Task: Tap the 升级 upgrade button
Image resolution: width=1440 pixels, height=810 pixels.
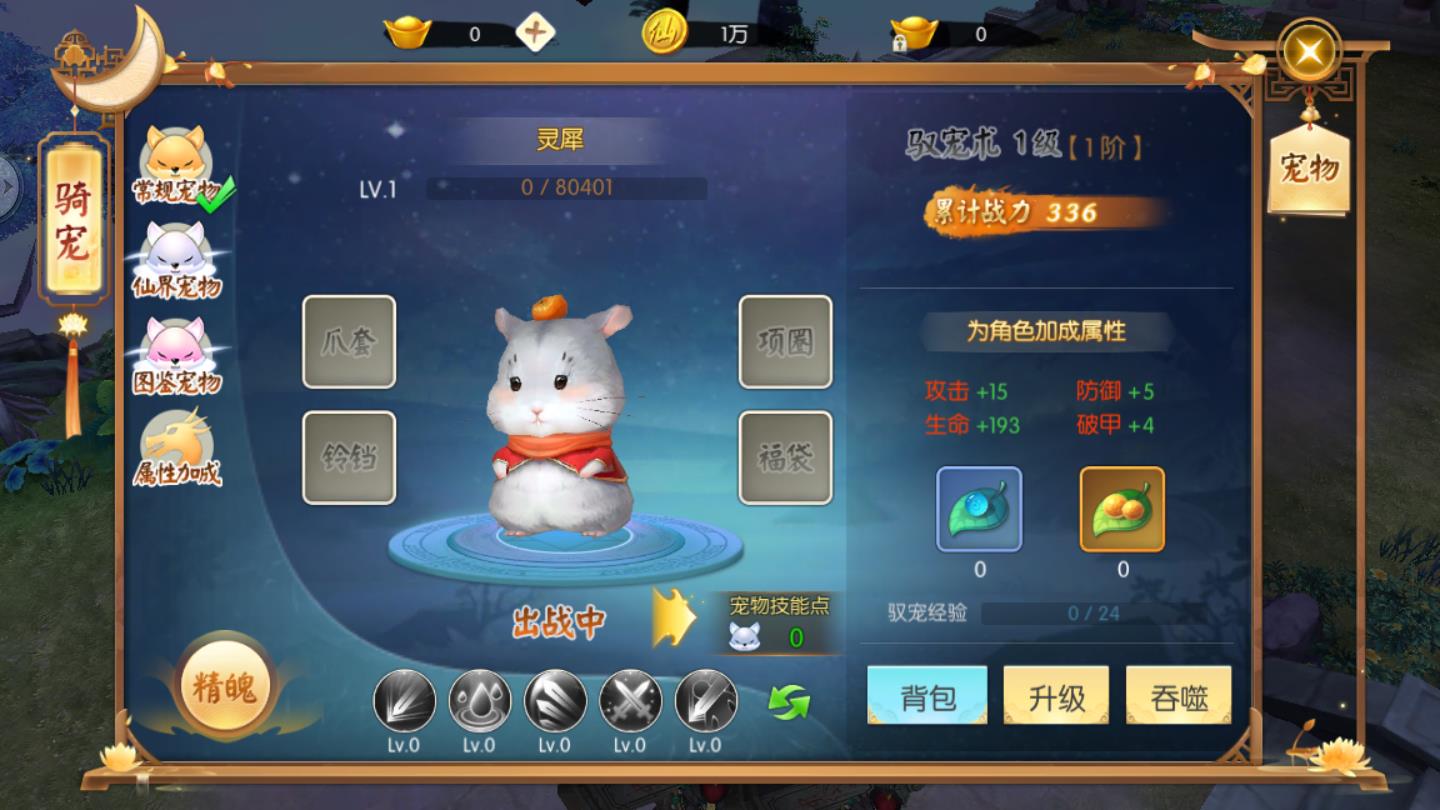Action: 1056,695
